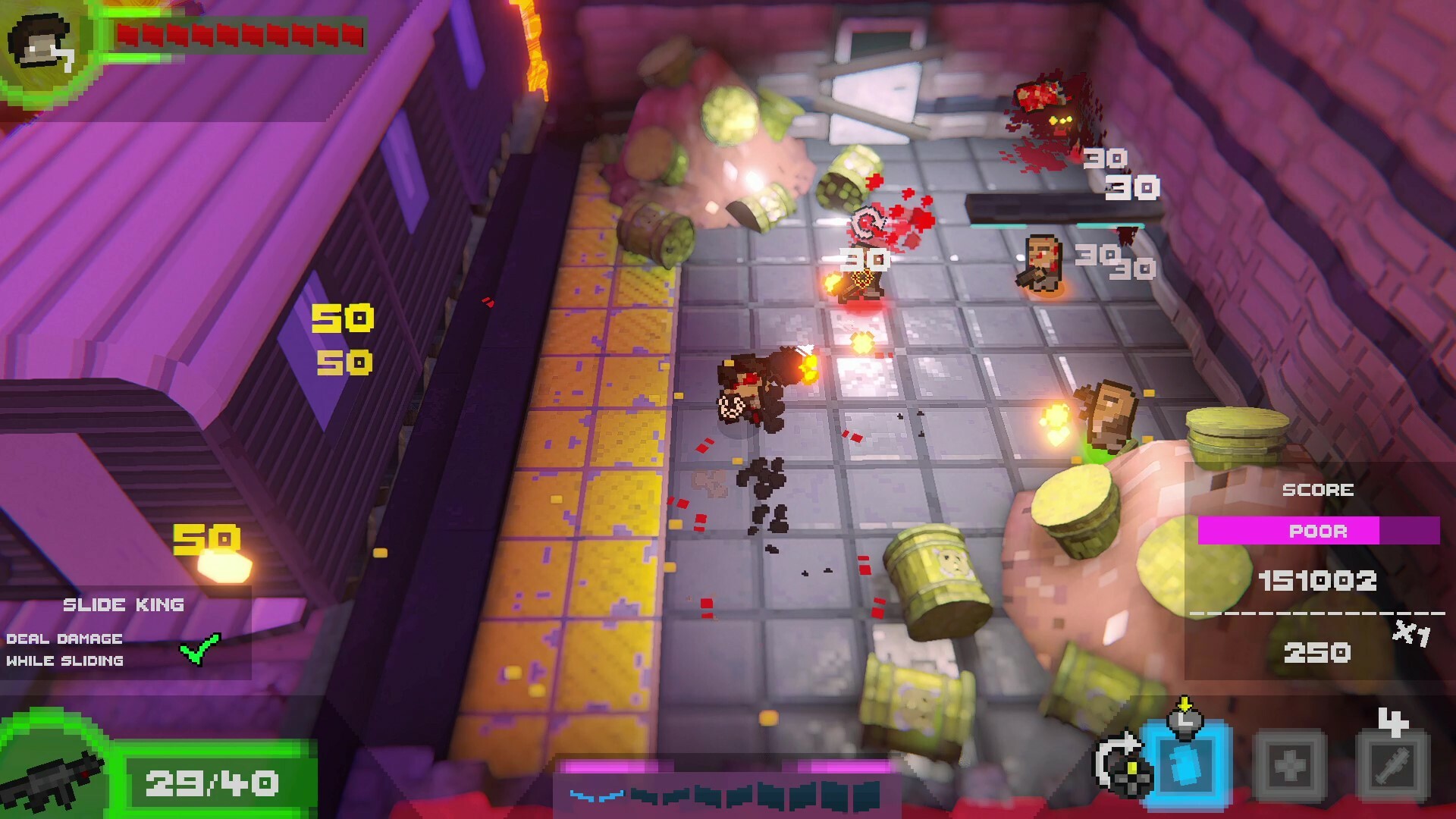The image size is (1456, 819).
Task: Expand the Slide King challenge card
Action: point(125,633)
